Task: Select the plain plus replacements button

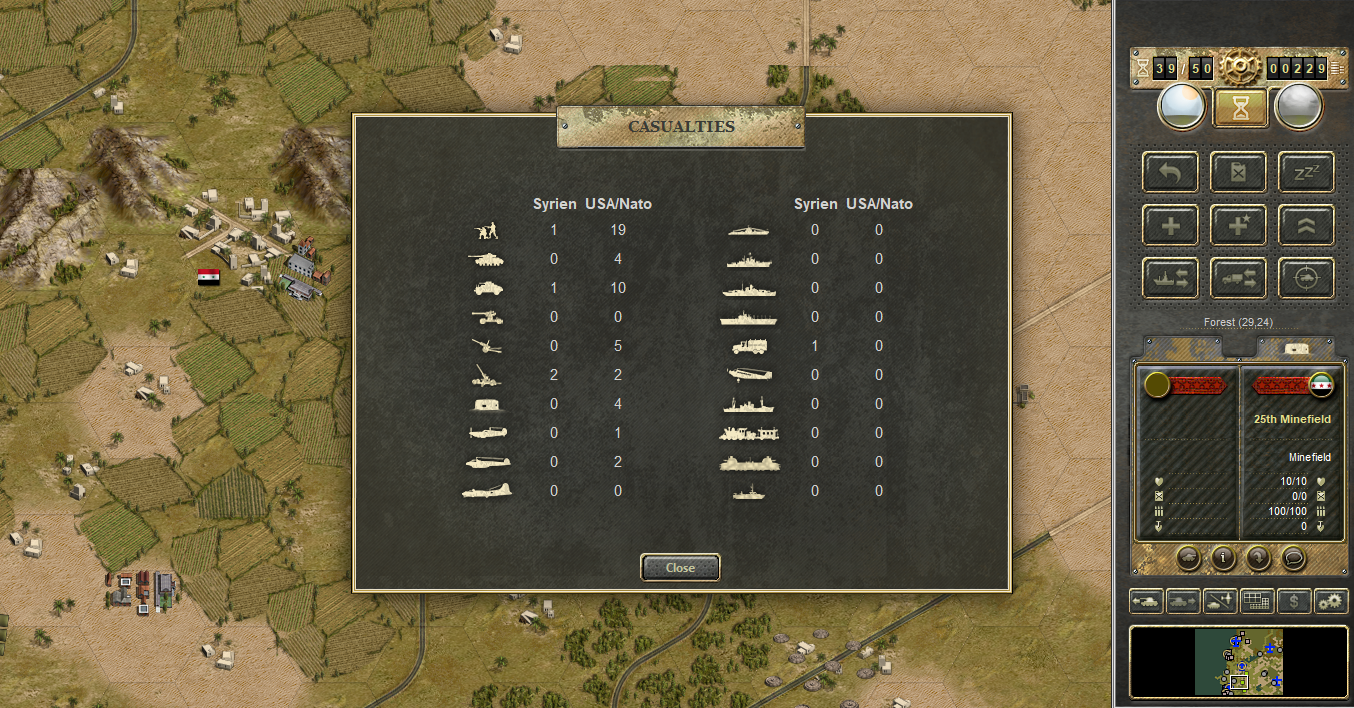Action: (1170, 225)
